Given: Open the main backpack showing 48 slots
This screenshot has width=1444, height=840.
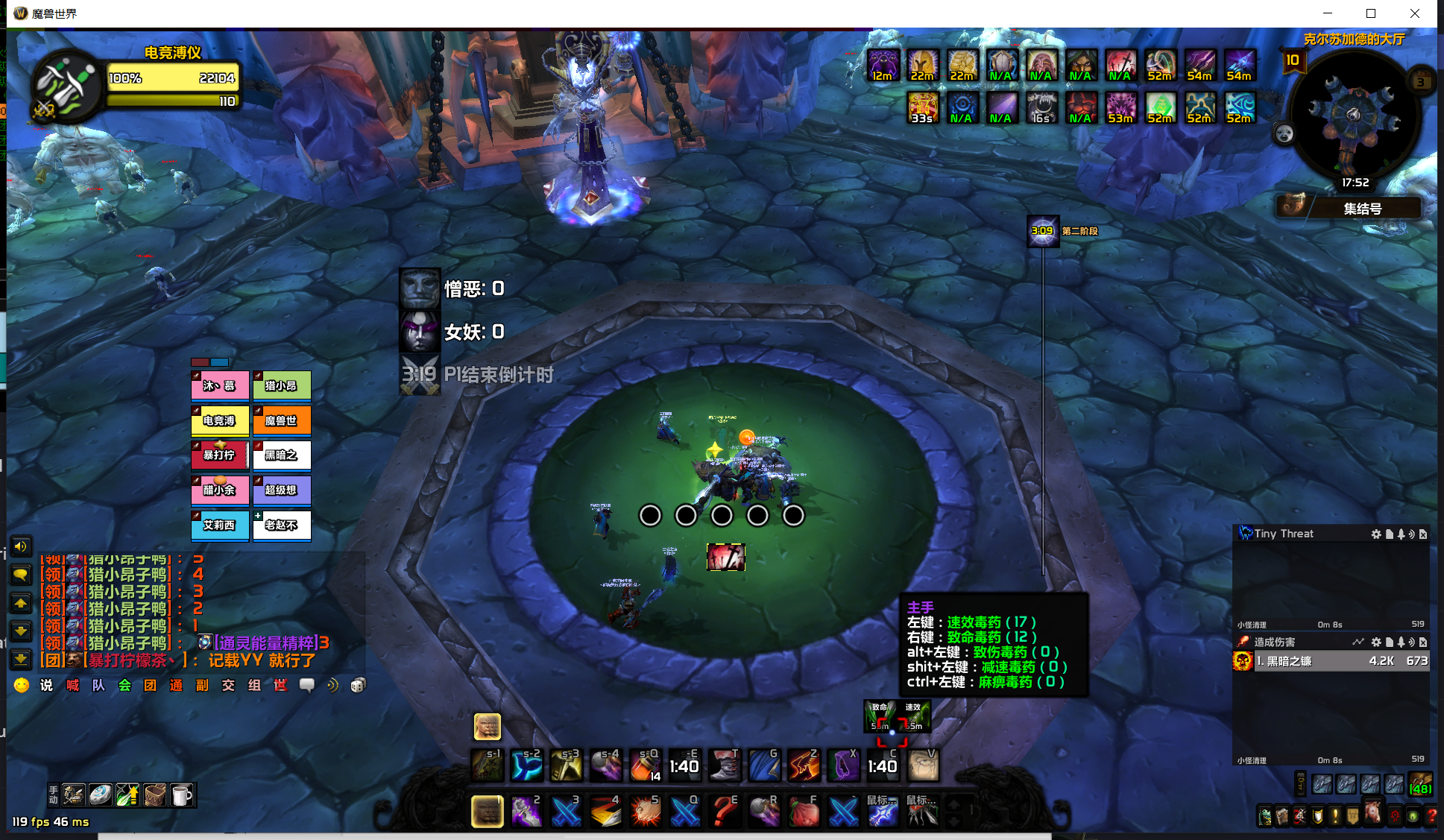Looking at the screenshot, I should (x=1420, y=784).
